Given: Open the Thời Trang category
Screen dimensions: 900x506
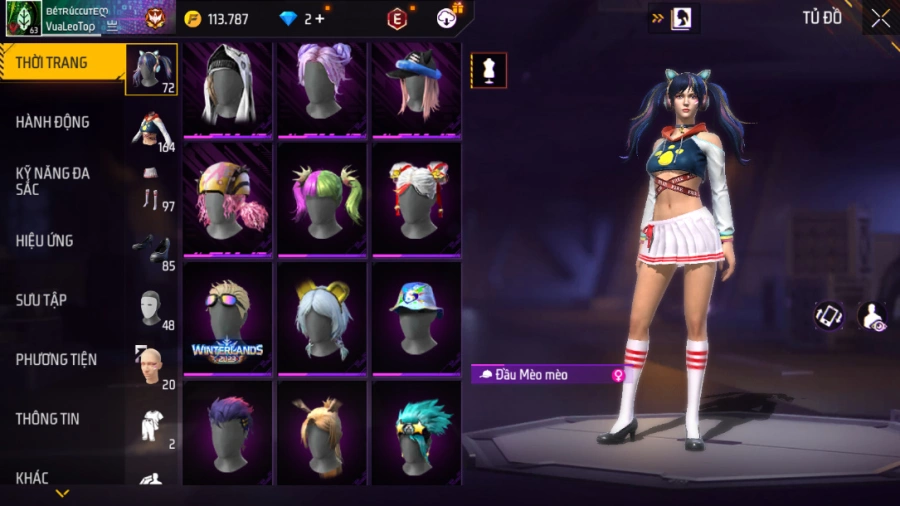Looking at the screenshot, I should tap(52, 63).
